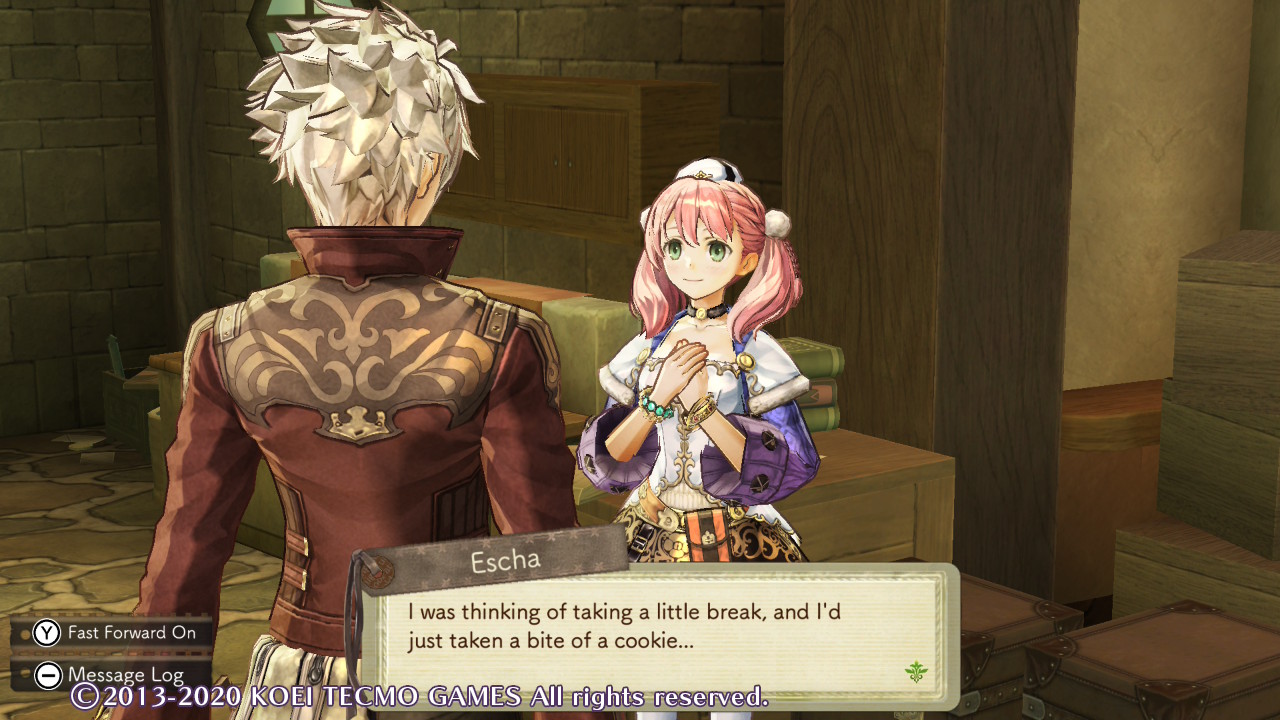Image resolution: width=1280 pixels, height=720 pixels.
Task: Click the green leaf continue indicator
Action: coord(915,672)
